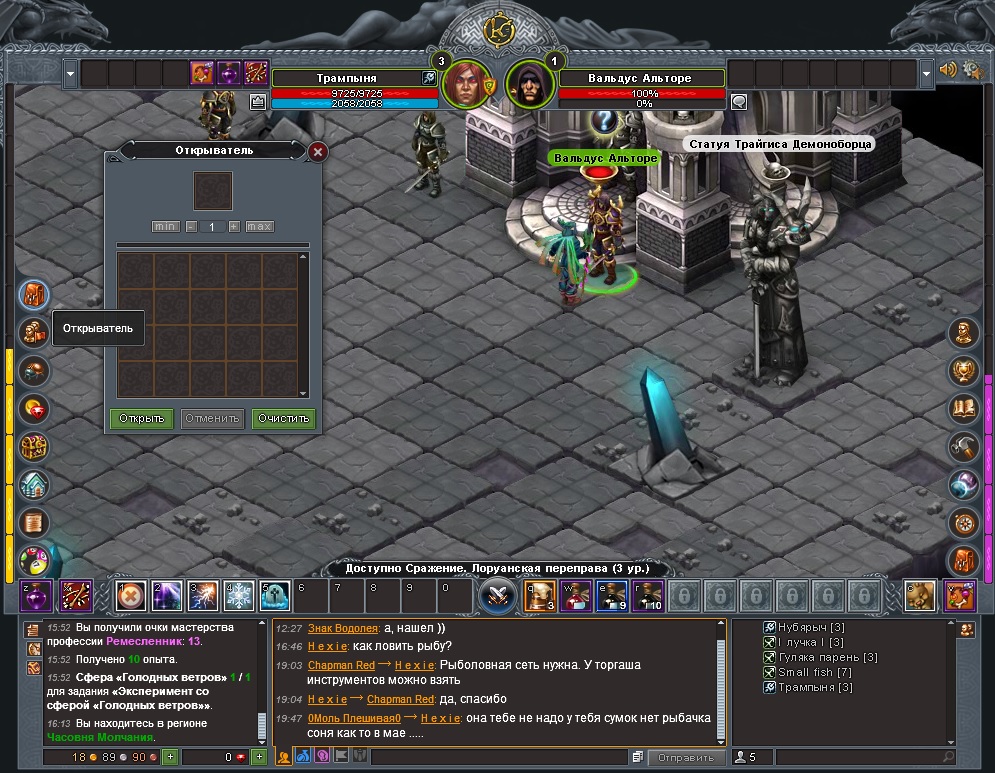This screenshot has height=773, width=995.
Task: Open the hammer crafting icon
Action: point(964,446)
